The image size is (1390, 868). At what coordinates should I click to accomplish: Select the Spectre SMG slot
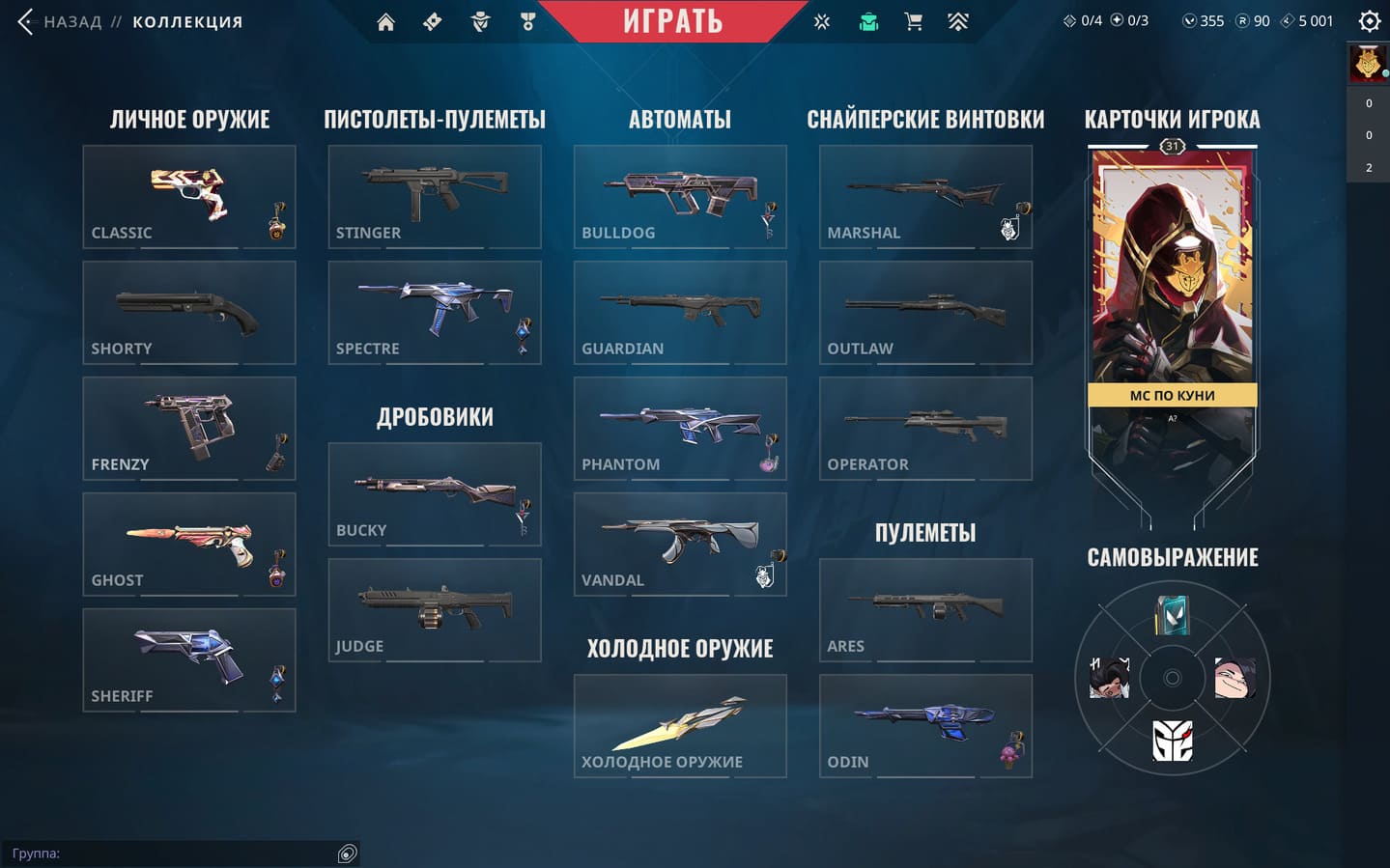pyautogui.click(x=434, y=313)
